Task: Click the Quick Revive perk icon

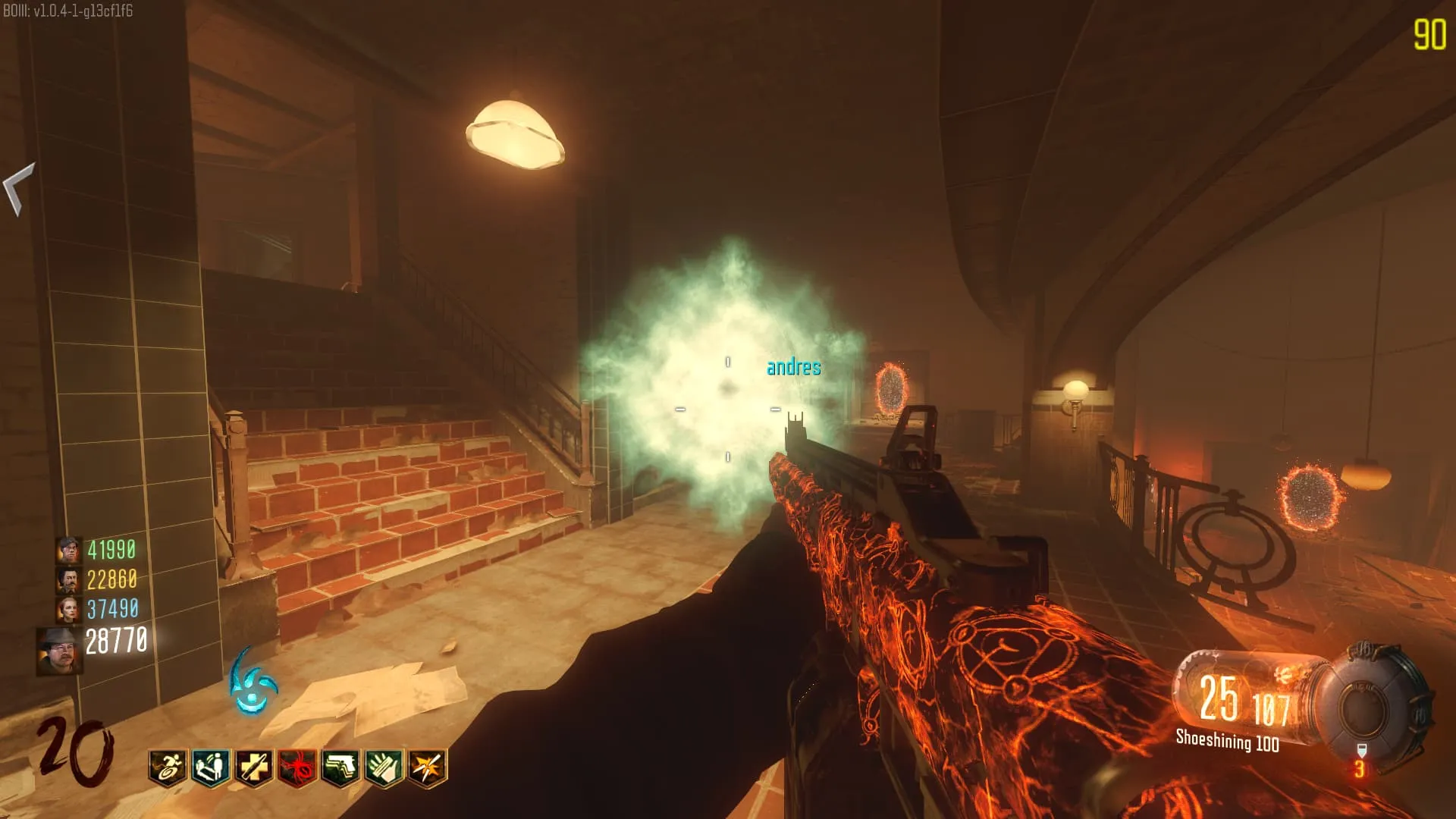Action: pyautogui.click(x=211, y=767)
